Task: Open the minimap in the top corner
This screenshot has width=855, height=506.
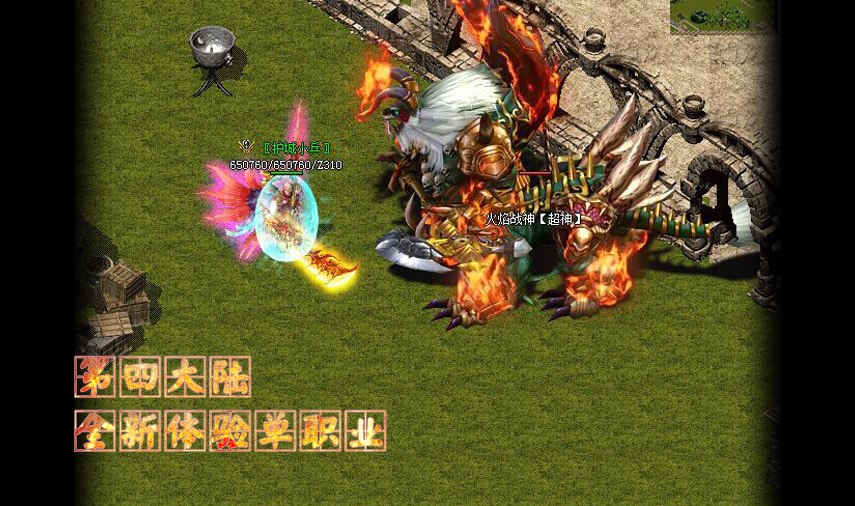Action: point(723,16)
